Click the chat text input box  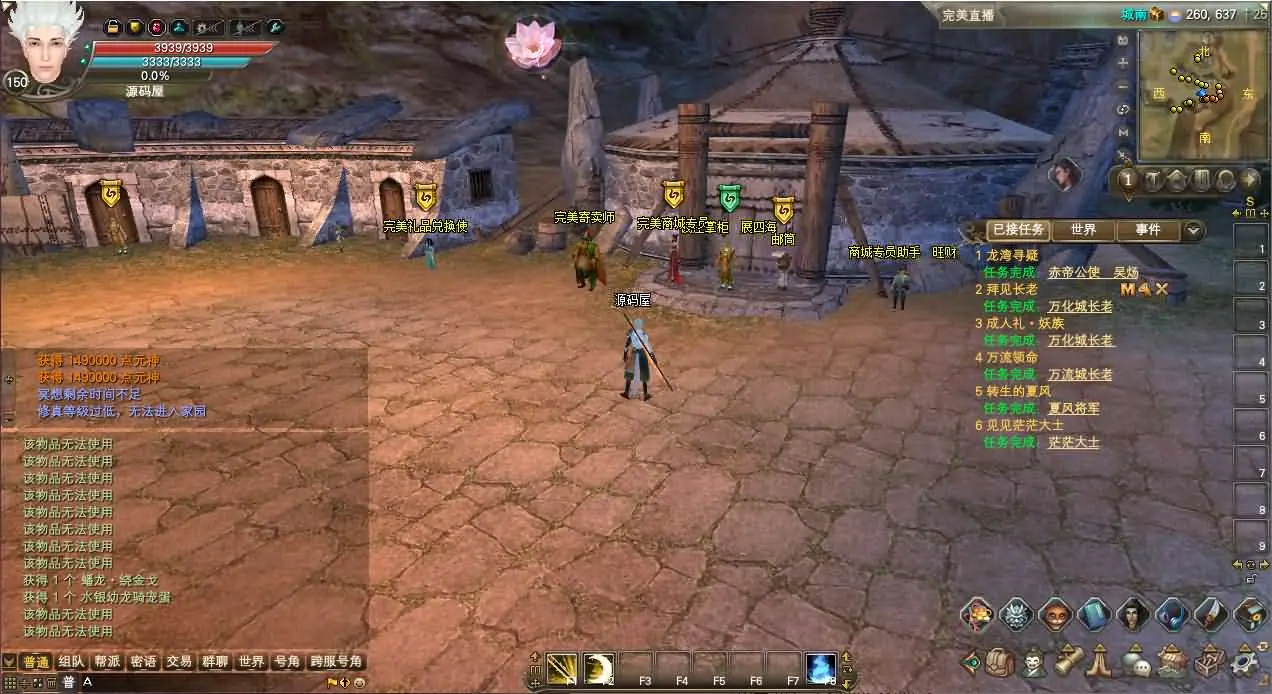click(x=200, y=682)
